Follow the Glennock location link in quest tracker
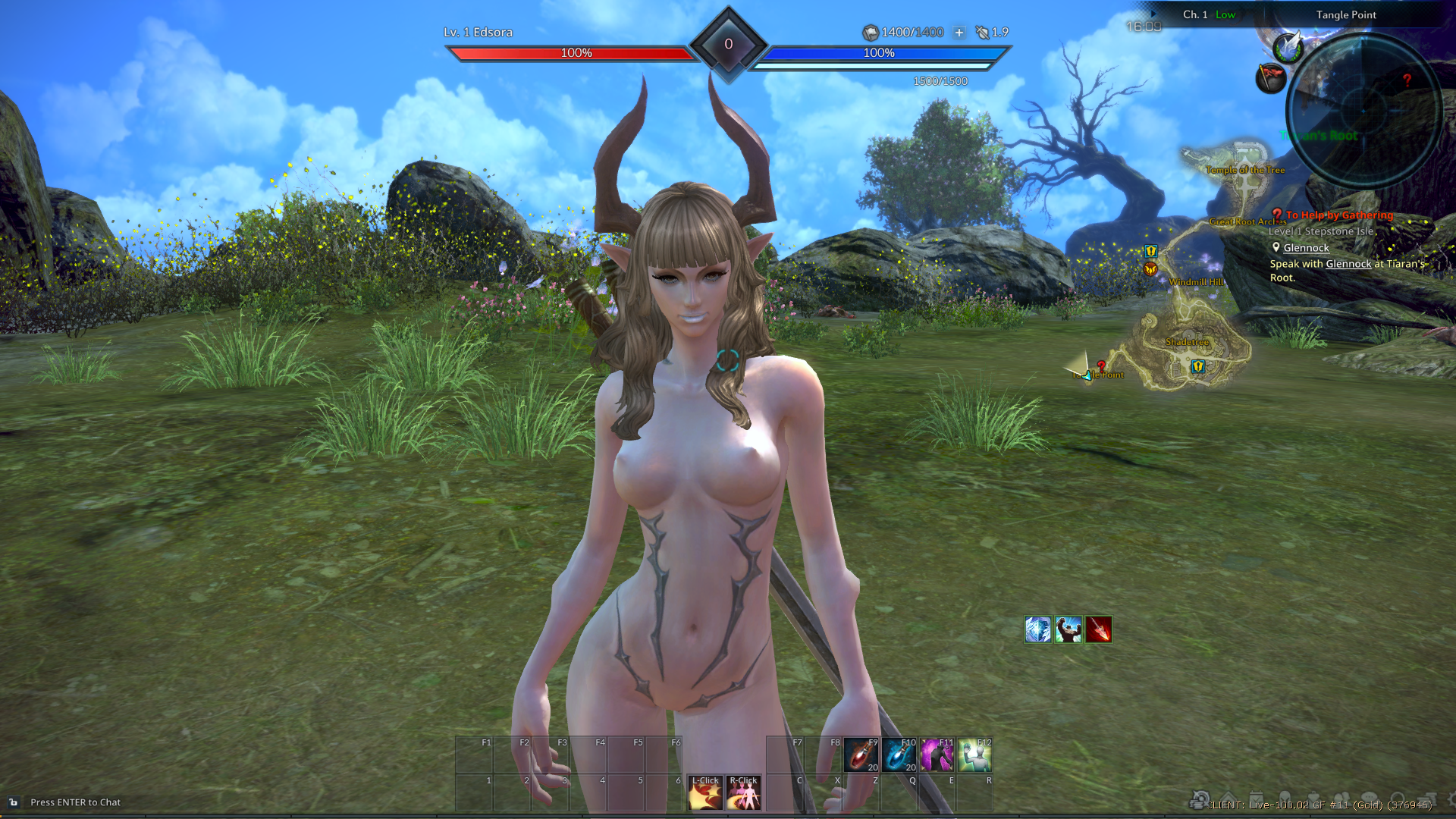 tap(1306, 248)
